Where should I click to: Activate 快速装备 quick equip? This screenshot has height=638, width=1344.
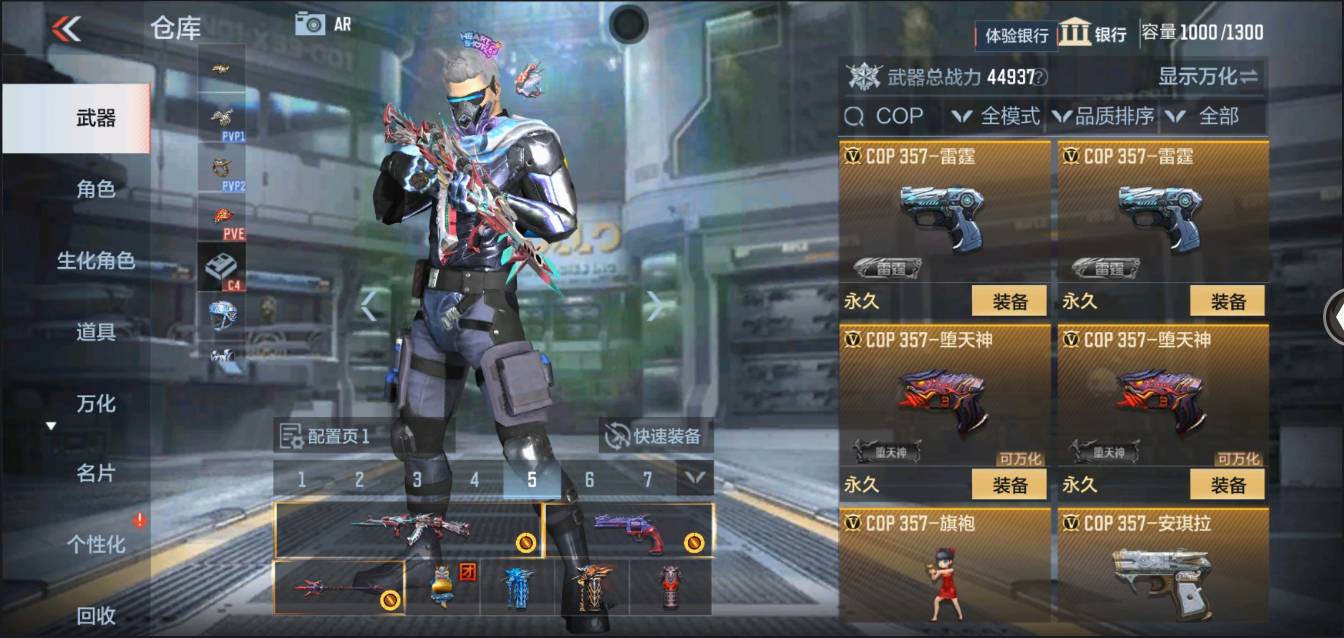point(656,436)
